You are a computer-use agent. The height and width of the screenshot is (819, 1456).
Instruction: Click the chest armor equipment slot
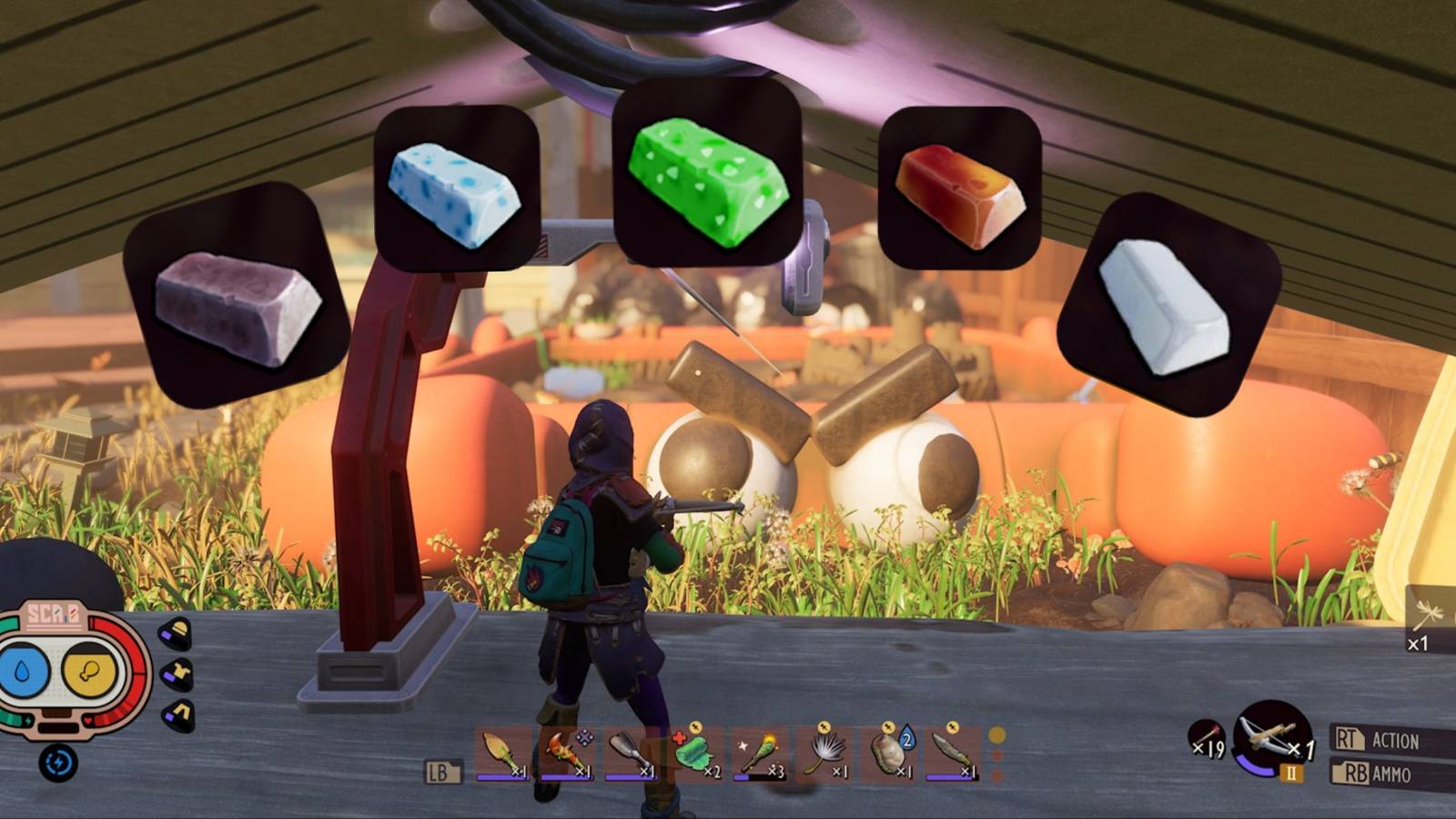177,673
